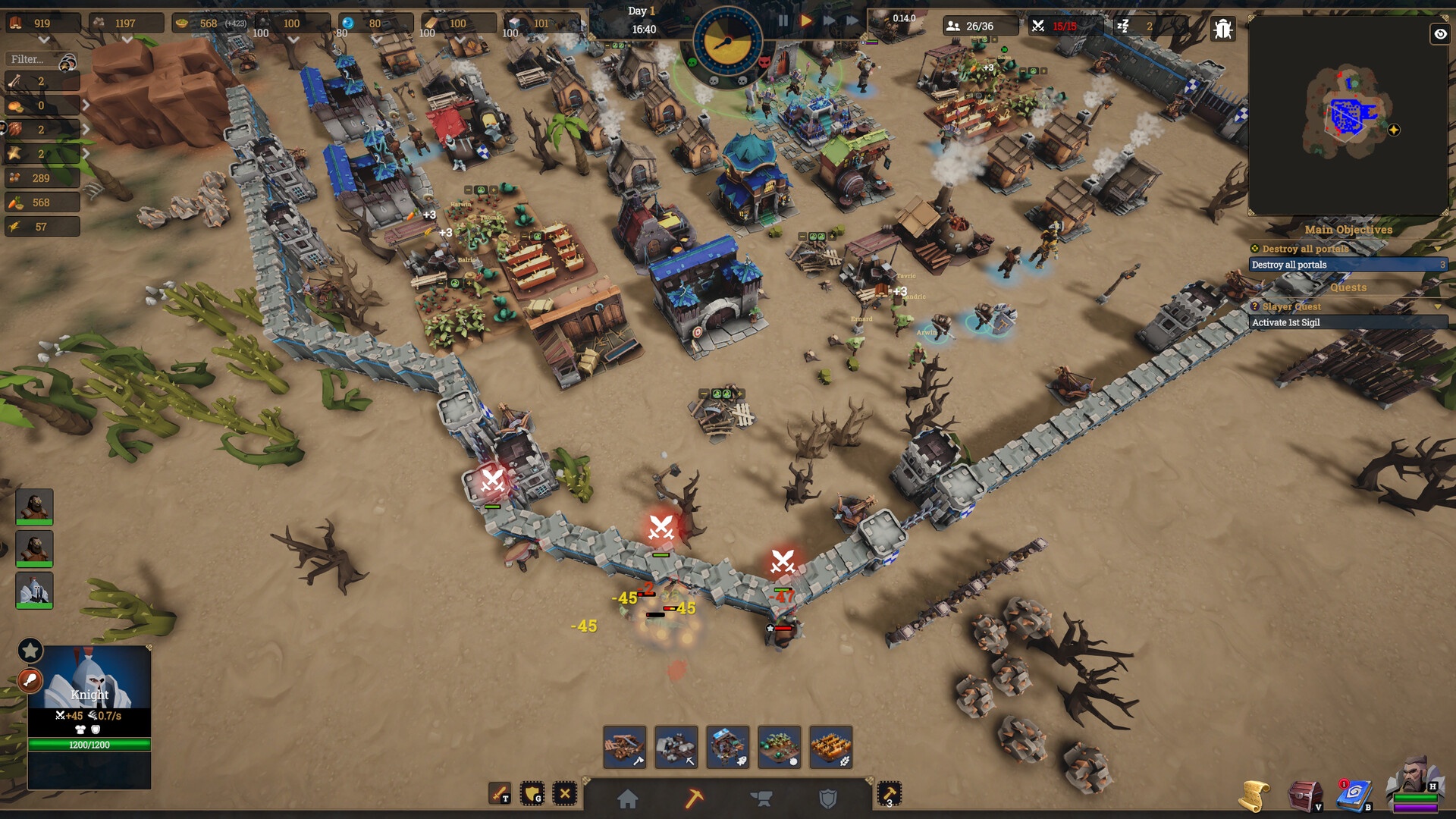Pick the vegetable farm building
The height and width of the screenshot is (819, 1456).
tap(780, 747)
